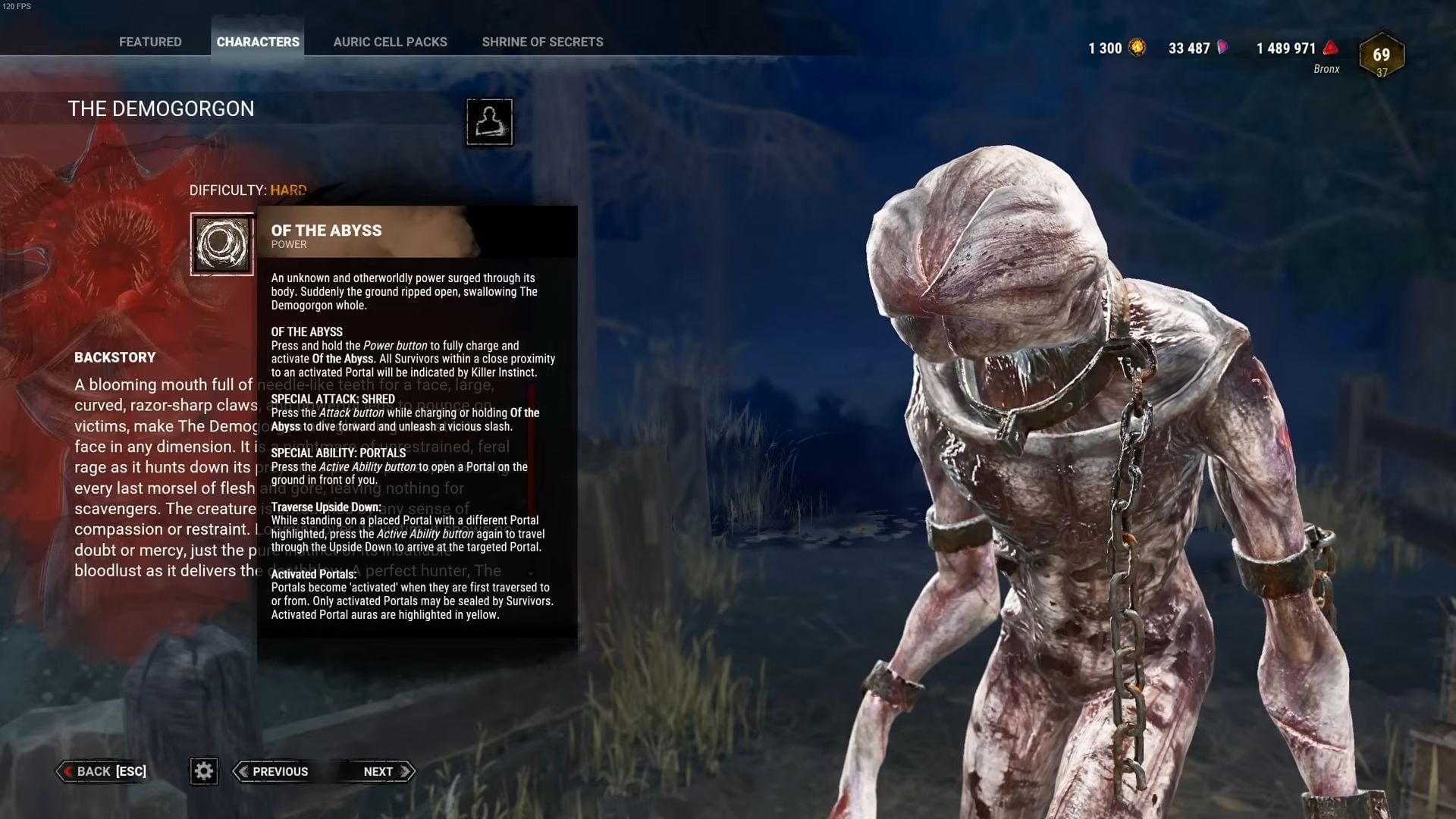
Task: Click the gold Auric Cells currency icon
Action: point(1138,47)
